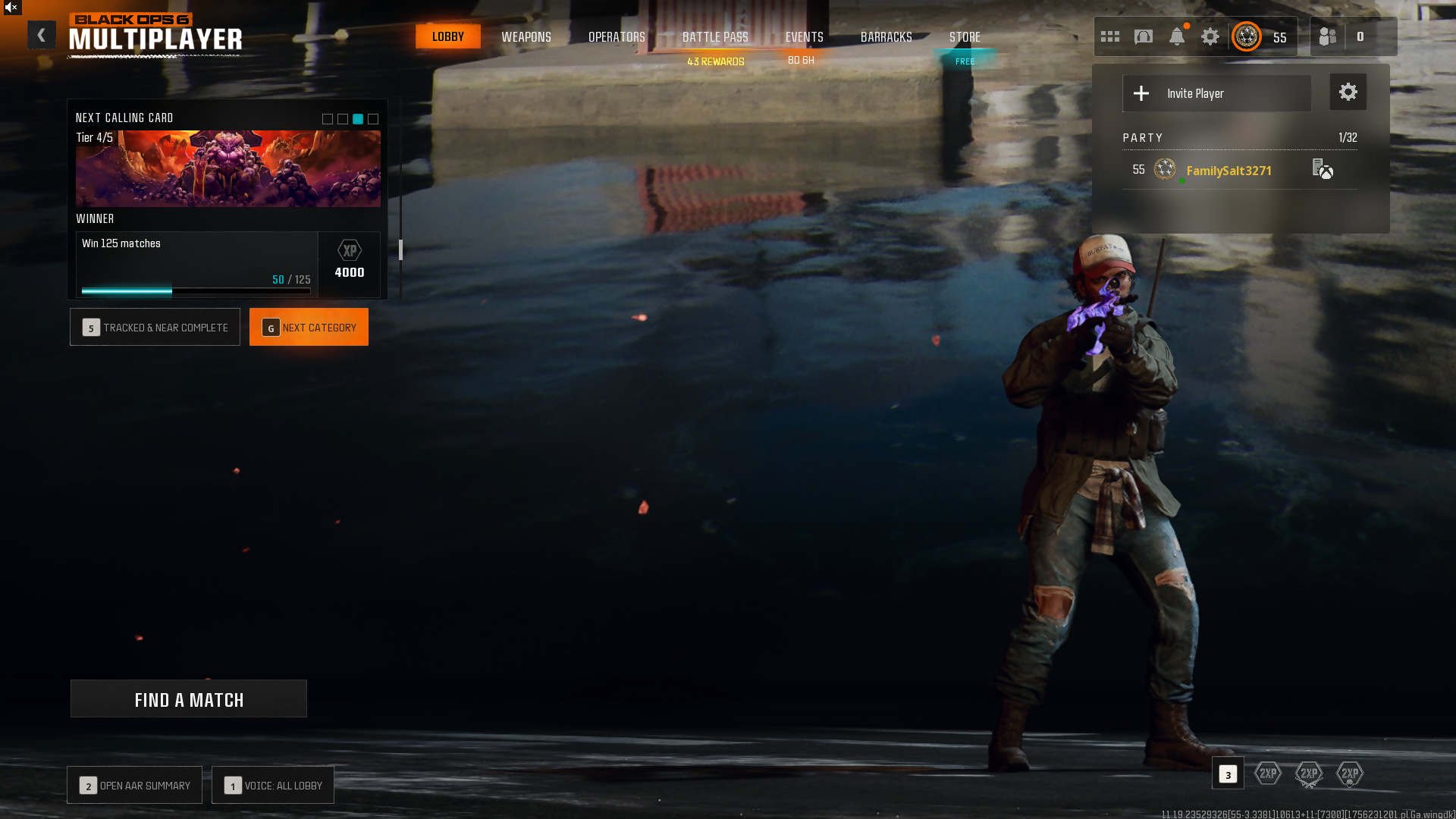
Task: Go to the Operators tab
Action: [x=617, y=36]
